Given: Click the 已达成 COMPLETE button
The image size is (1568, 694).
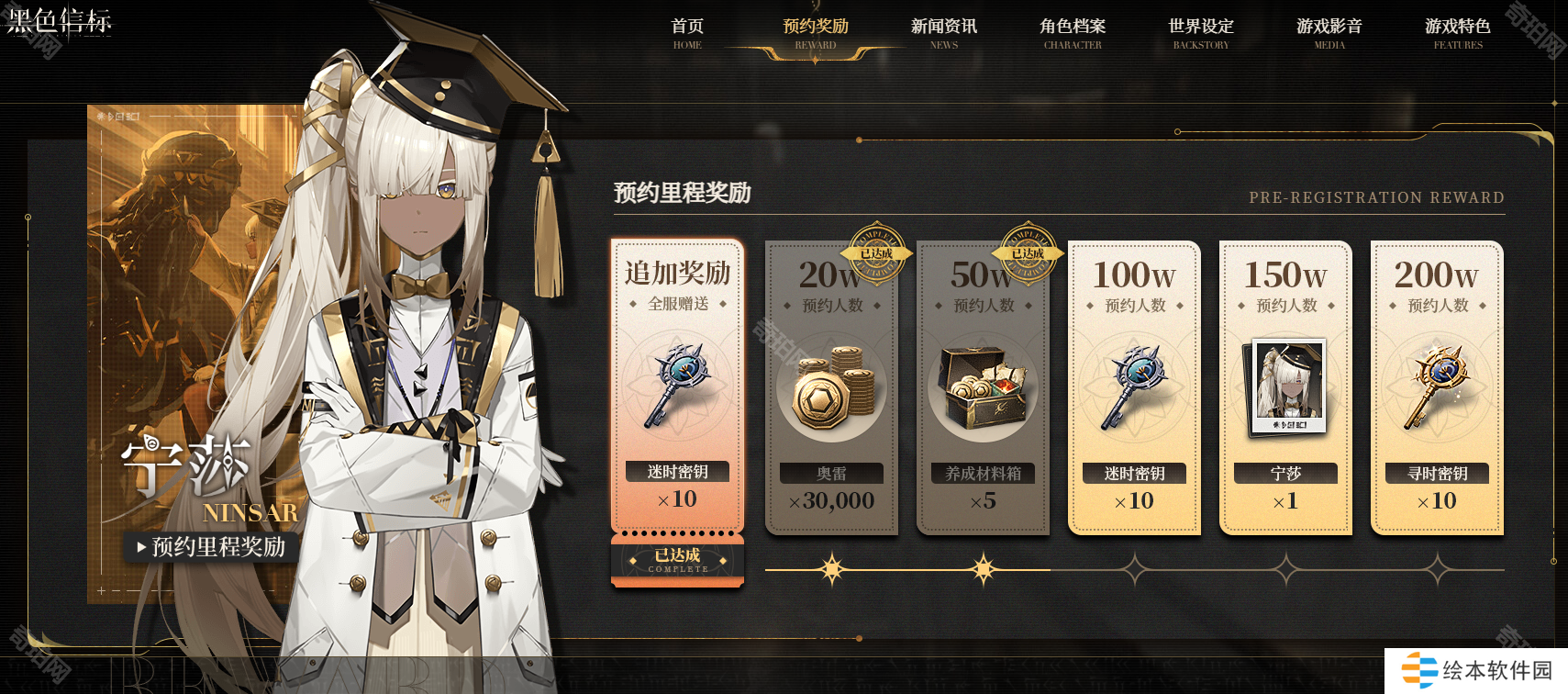Looking at the screenshot, I should [678, 560].
